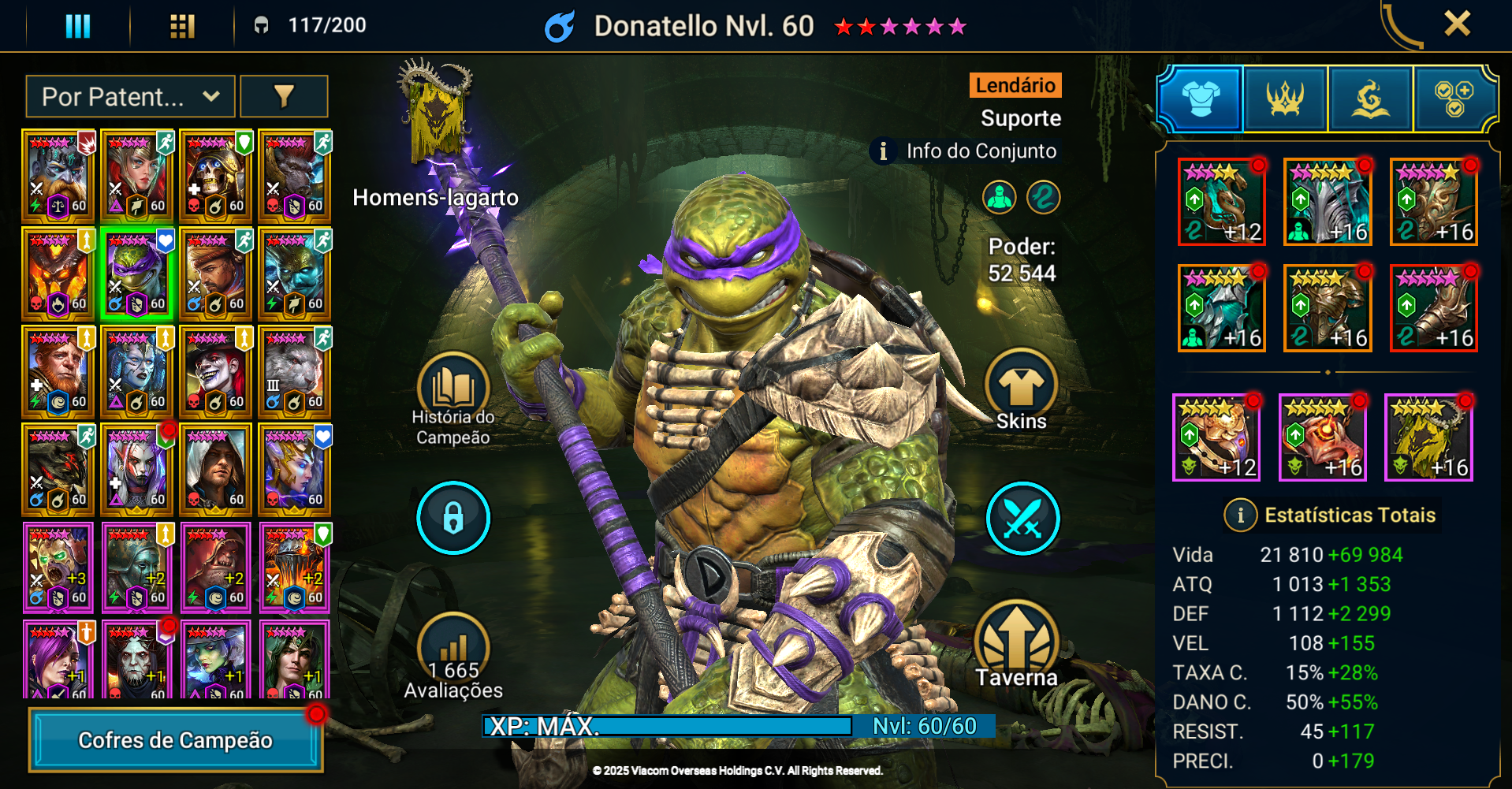Switch to the grid view icon
The image size is (1512, 789).
182,26
